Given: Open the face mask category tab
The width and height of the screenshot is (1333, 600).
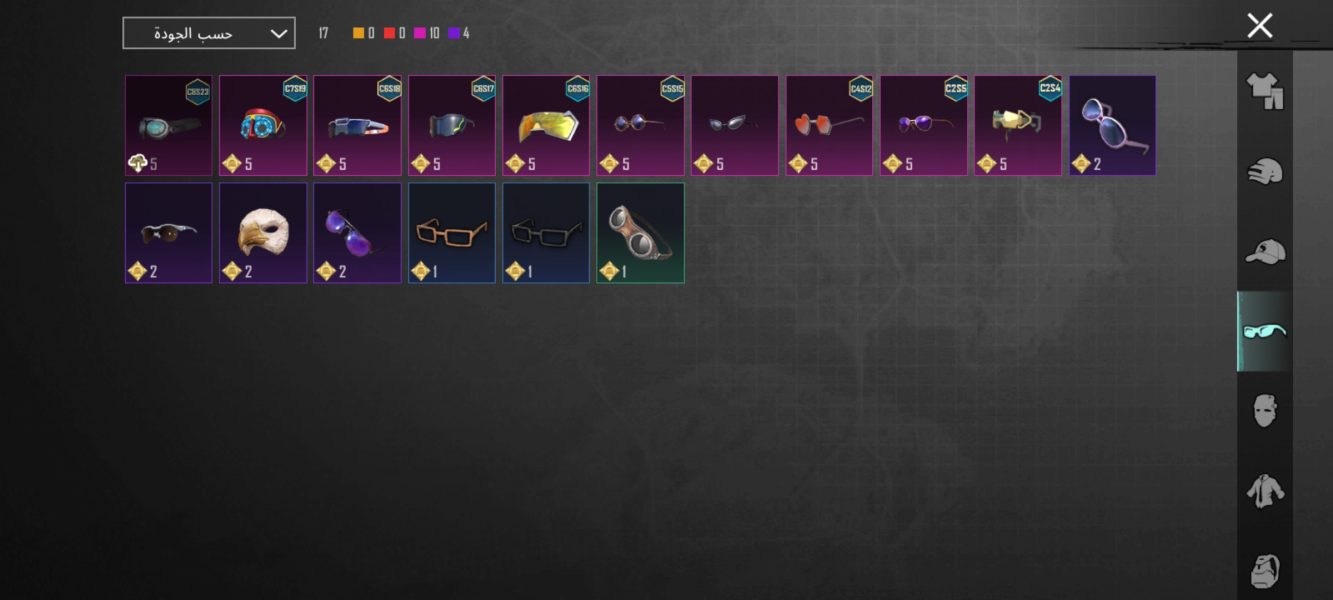Looking at the screenshot, I should (1264, 410).
